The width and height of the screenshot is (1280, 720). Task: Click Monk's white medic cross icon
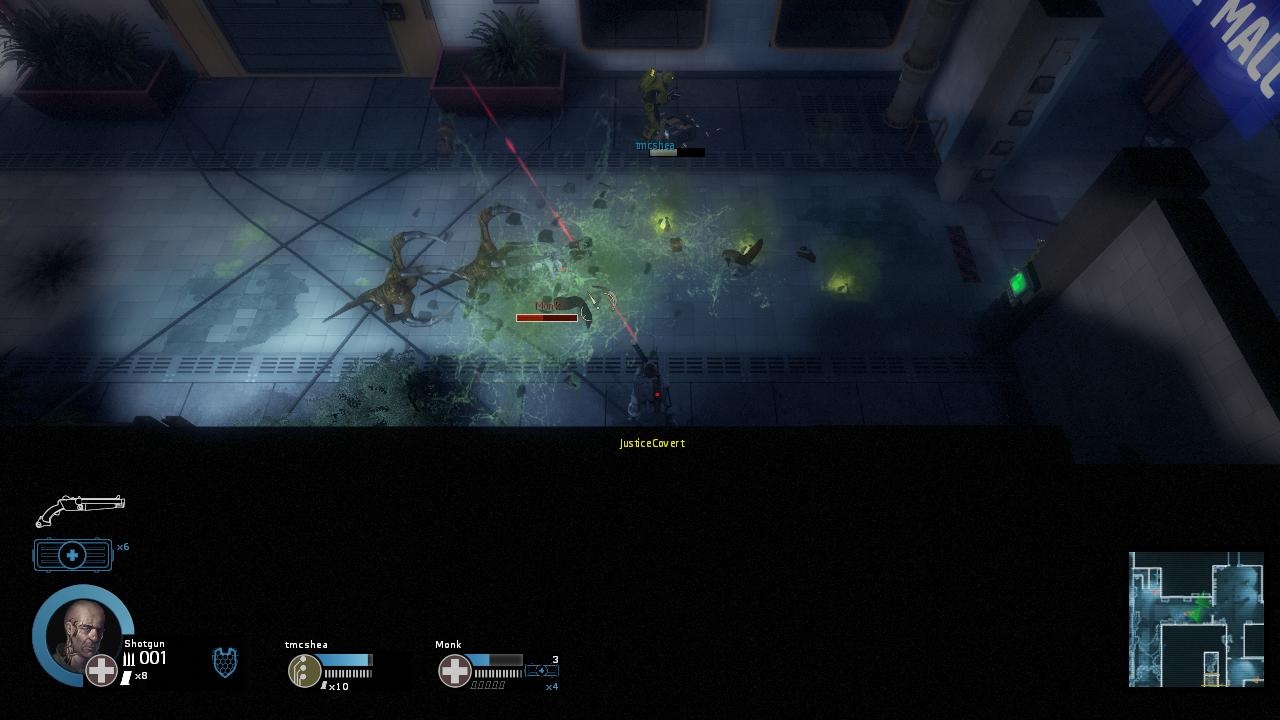click(455, 671)
